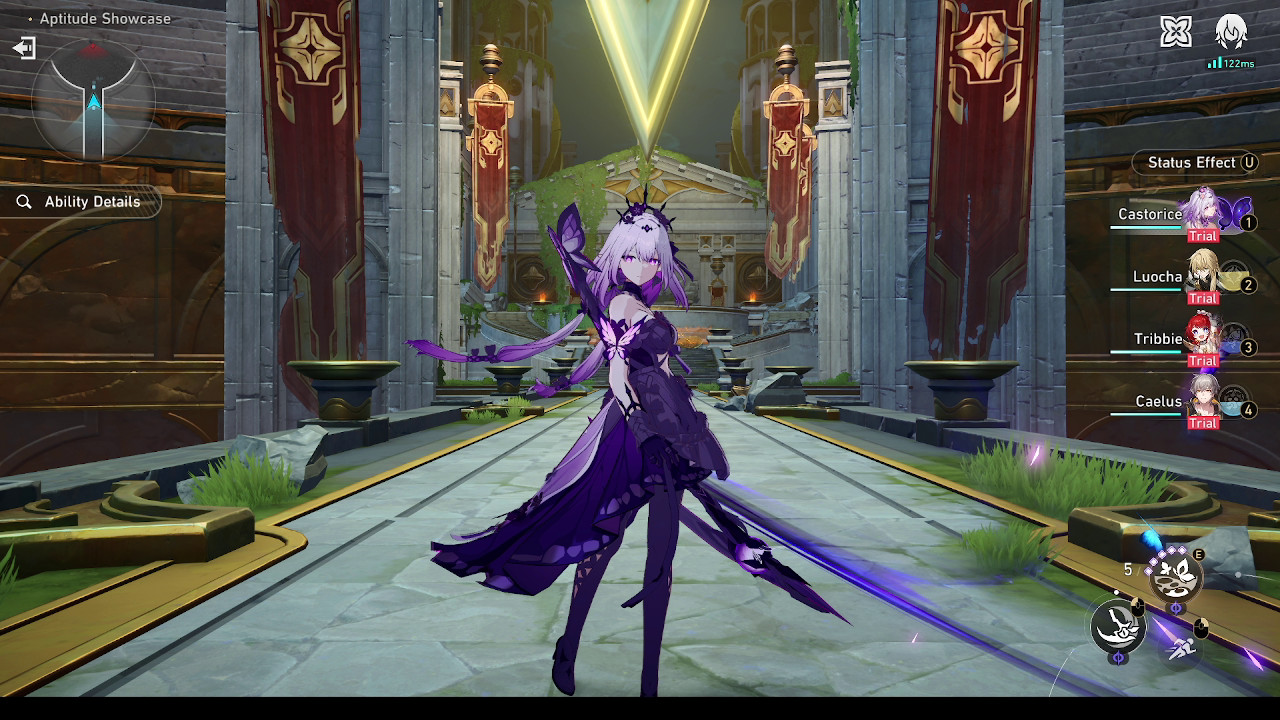Viewport: 1280px width, 720px height.
Task: Open the four-petal Paths menu icon top right
Action: [1177, 31]
